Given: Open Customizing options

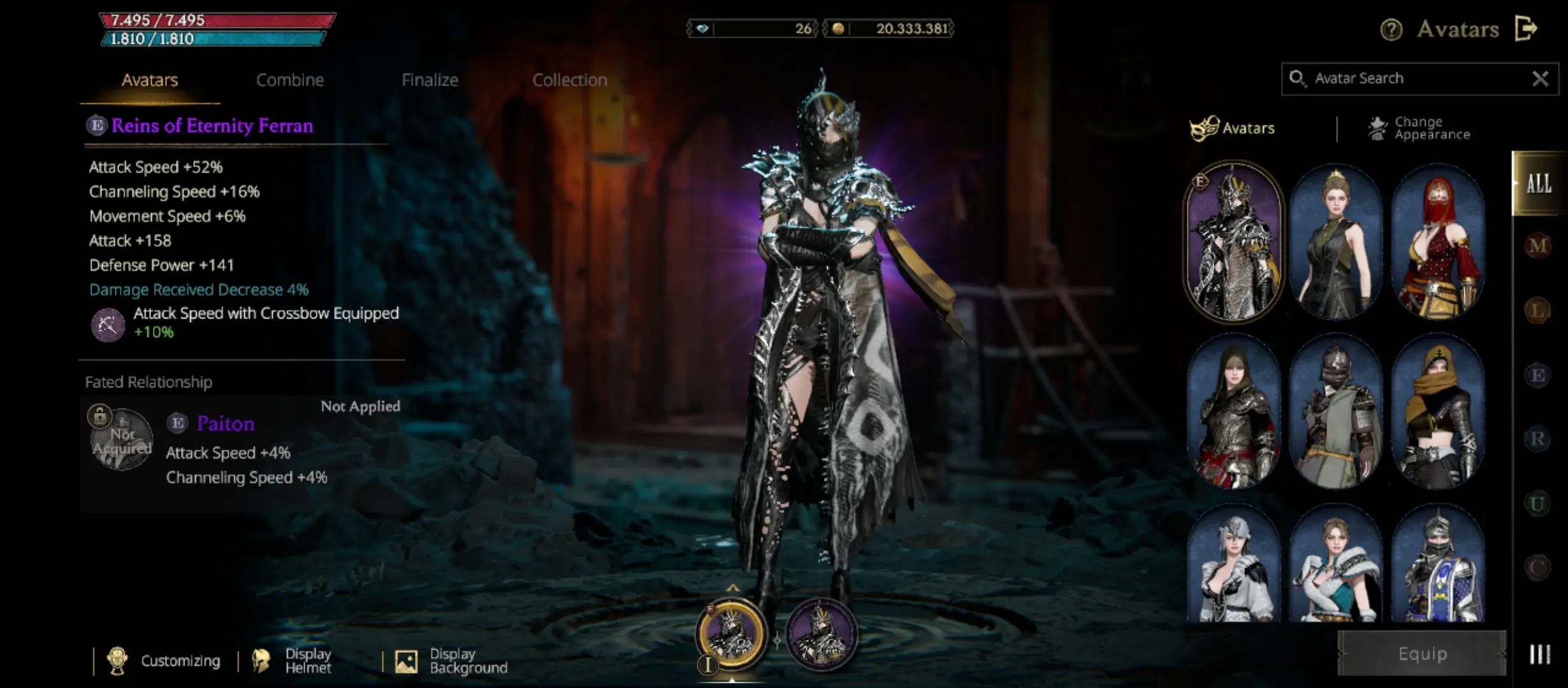Looking at the screenshot, I should coord(166,661).
